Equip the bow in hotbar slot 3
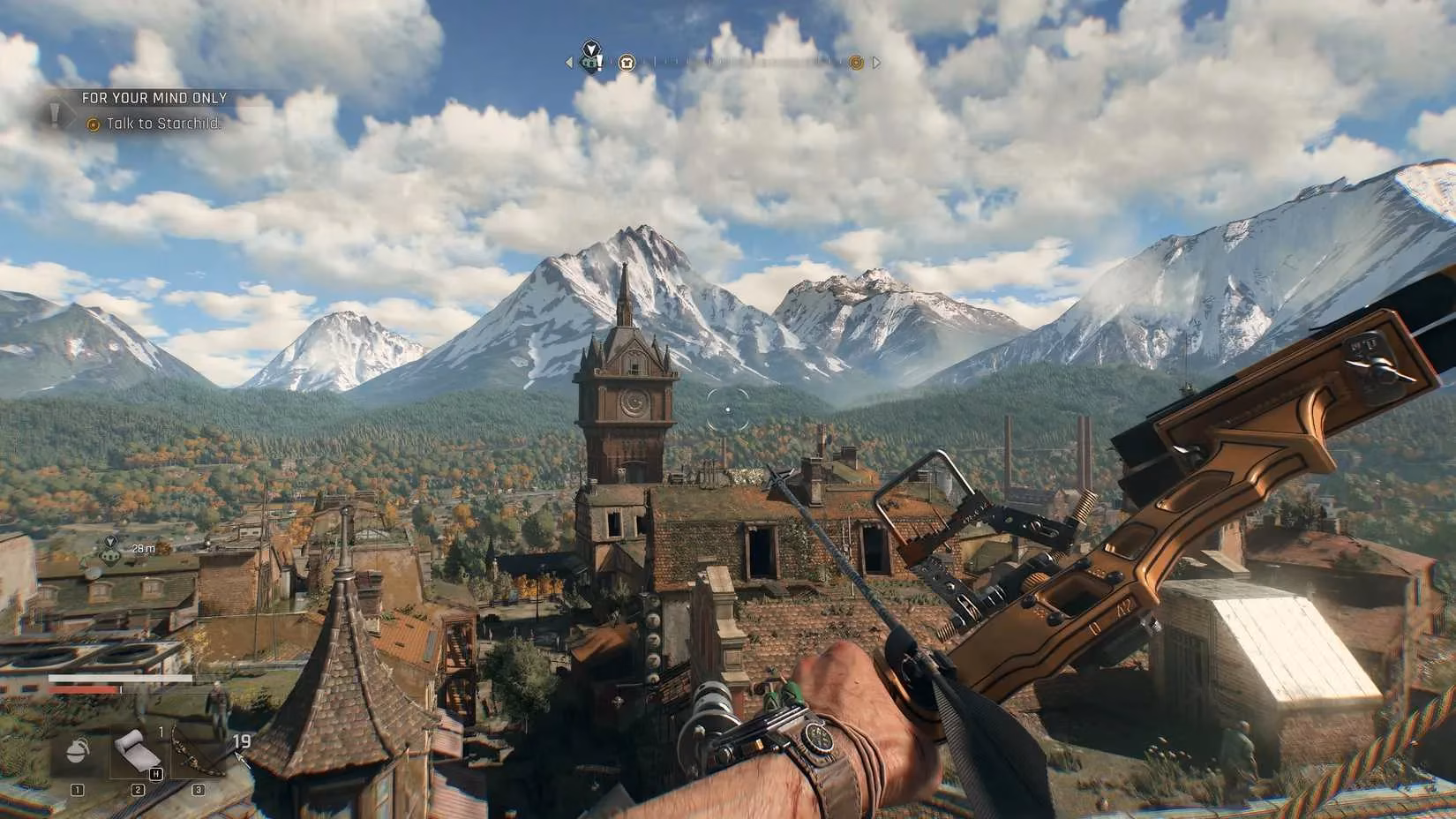 coord(194,750)
